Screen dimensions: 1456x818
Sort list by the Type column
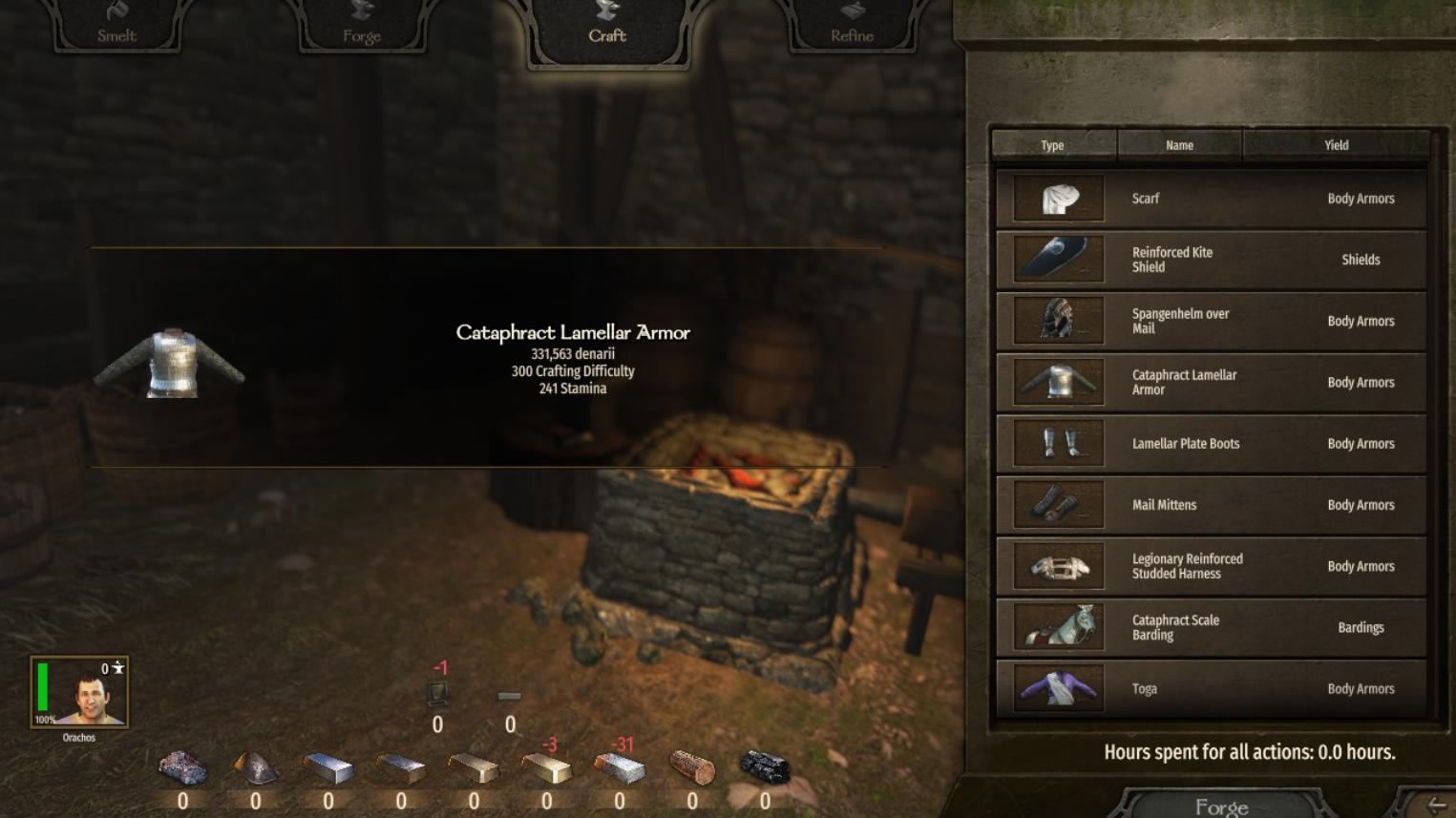[1053, 145]
